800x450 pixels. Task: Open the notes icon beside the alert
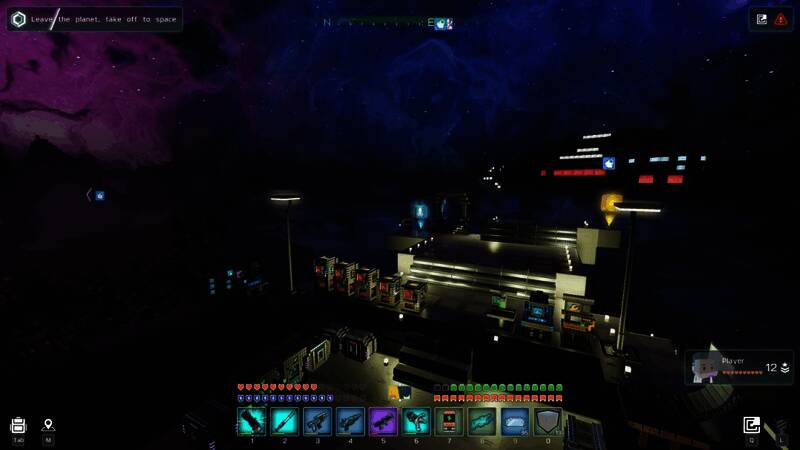762,18
